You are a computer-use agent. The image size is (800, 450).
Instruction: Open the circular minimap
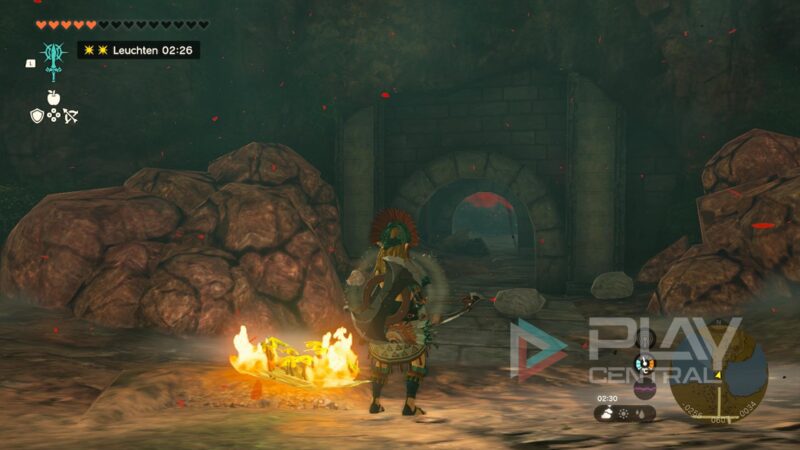tap(718, 373)
